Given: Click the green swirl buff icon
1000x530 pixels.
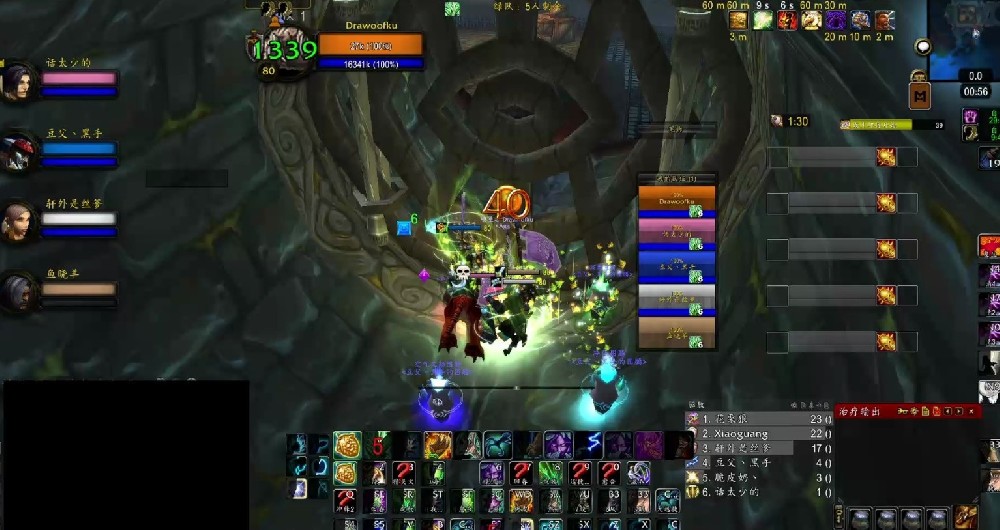Looking at the screenshot, I should 763,20.
